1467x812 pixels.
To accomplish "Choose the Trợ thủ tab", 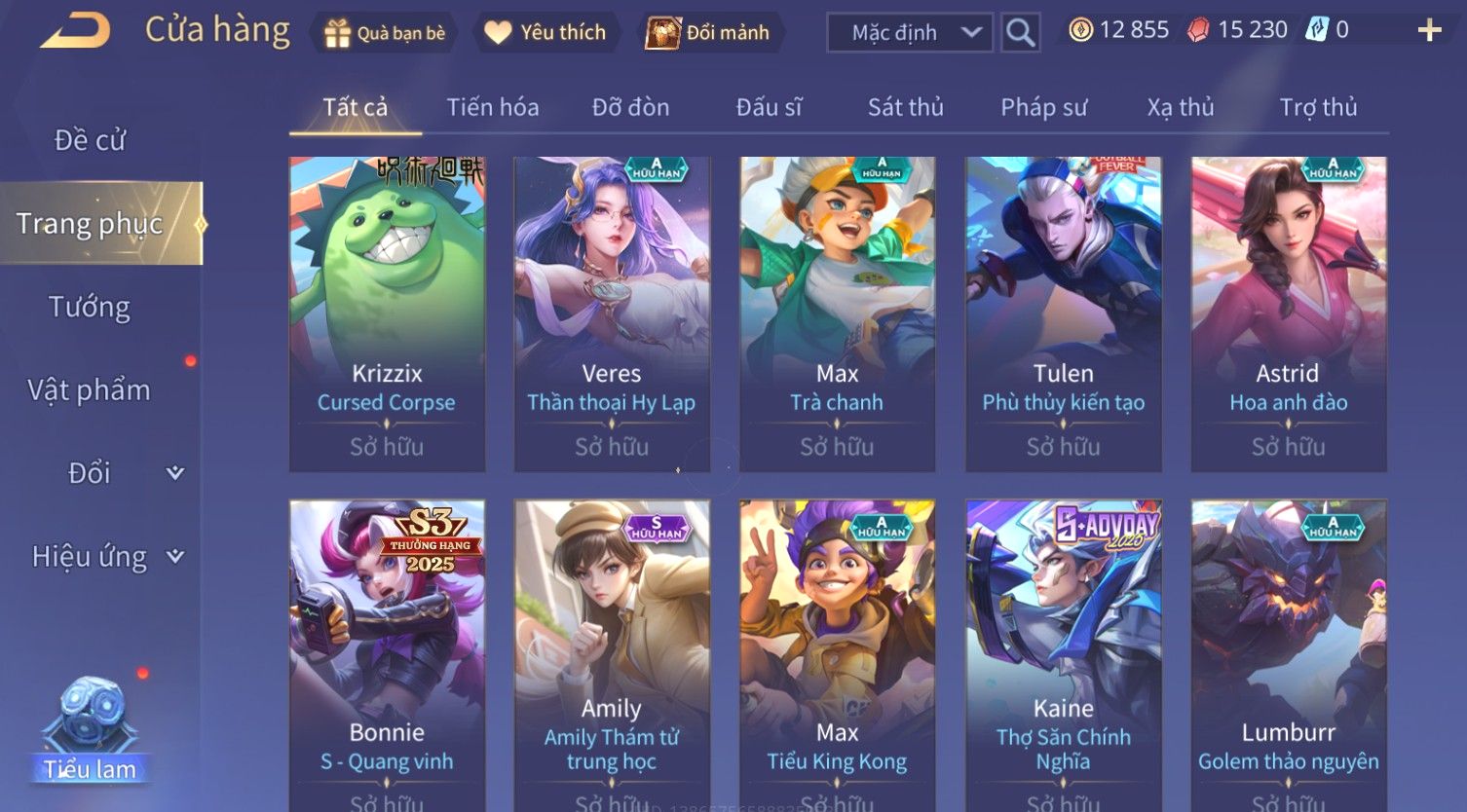I will pos(1318,107).
